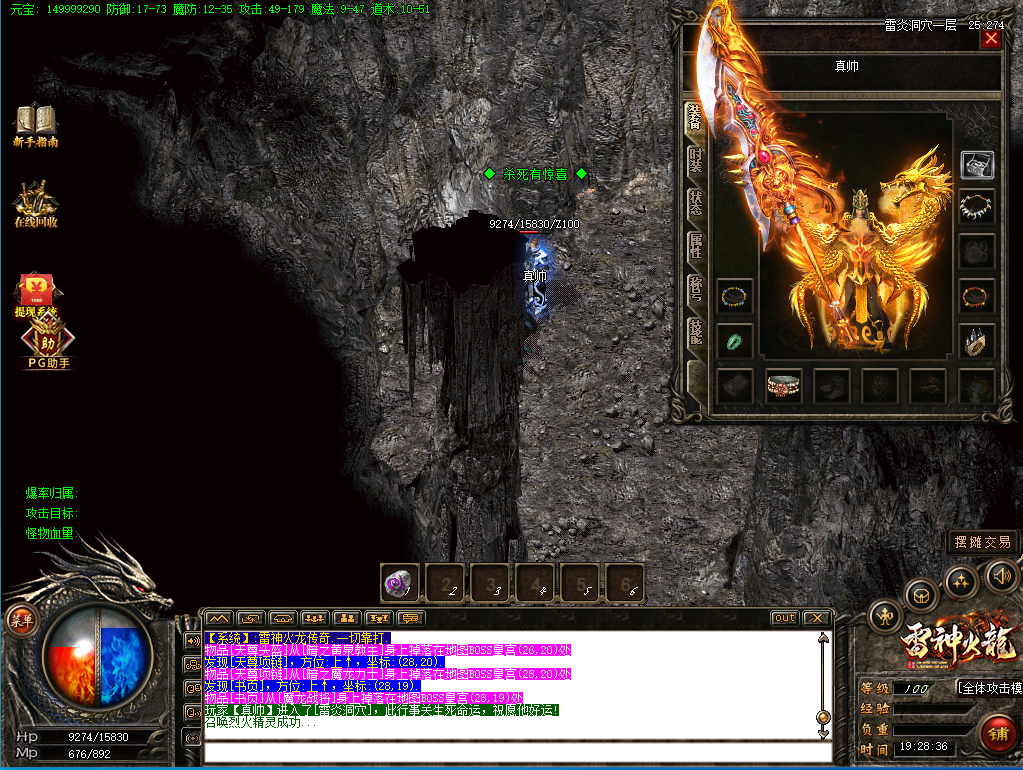Viewport: 1023px width, 770px height.
Task: Show the 属性 (attributes) tab
Action: click(x=695, y=246)
